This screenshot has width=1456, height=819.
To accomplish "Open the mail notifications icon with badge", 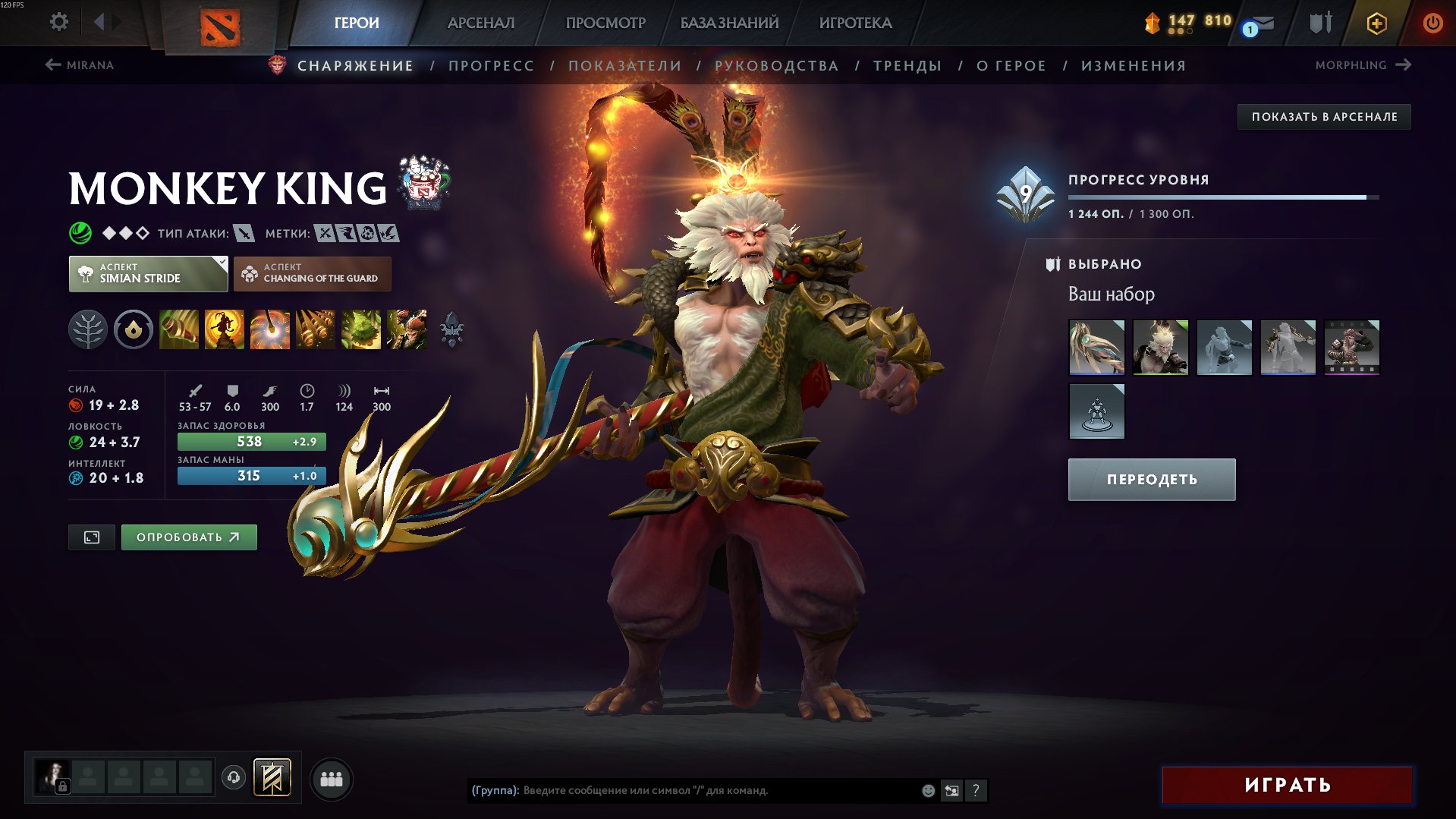I will click(x=1260, y=22).
